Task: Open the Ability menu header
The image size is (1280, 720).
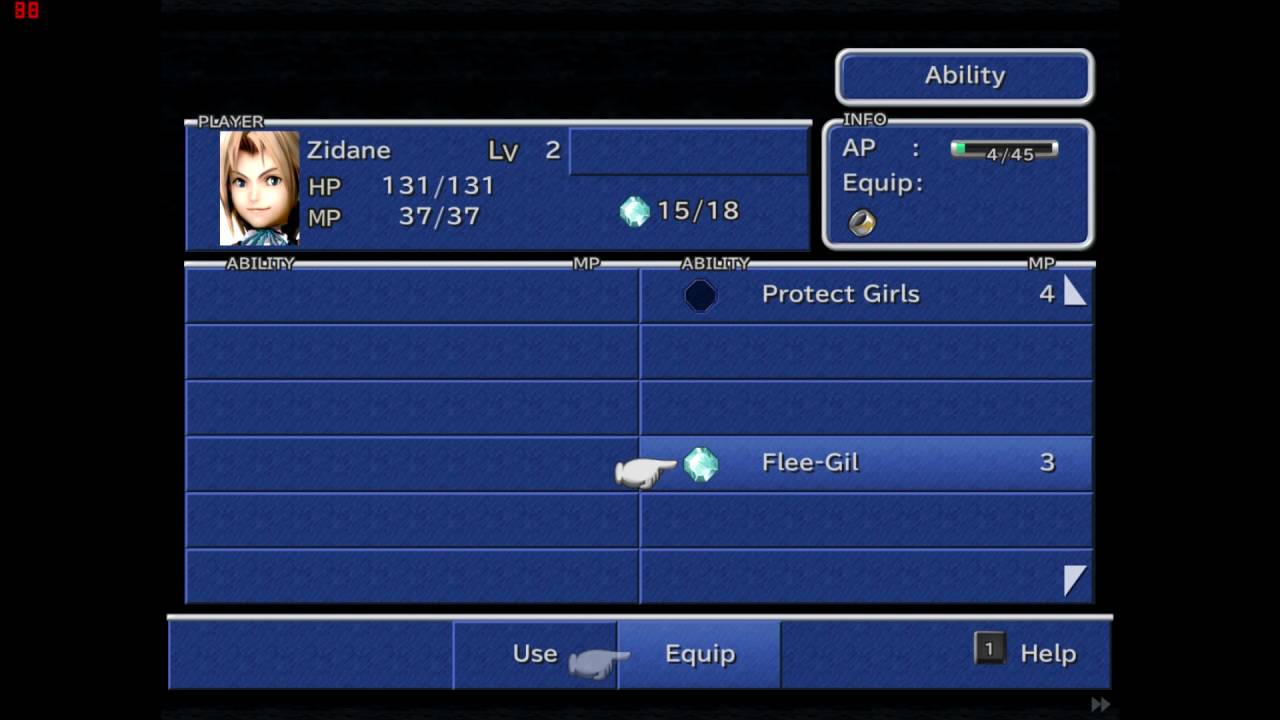Action: coord(963,75)
